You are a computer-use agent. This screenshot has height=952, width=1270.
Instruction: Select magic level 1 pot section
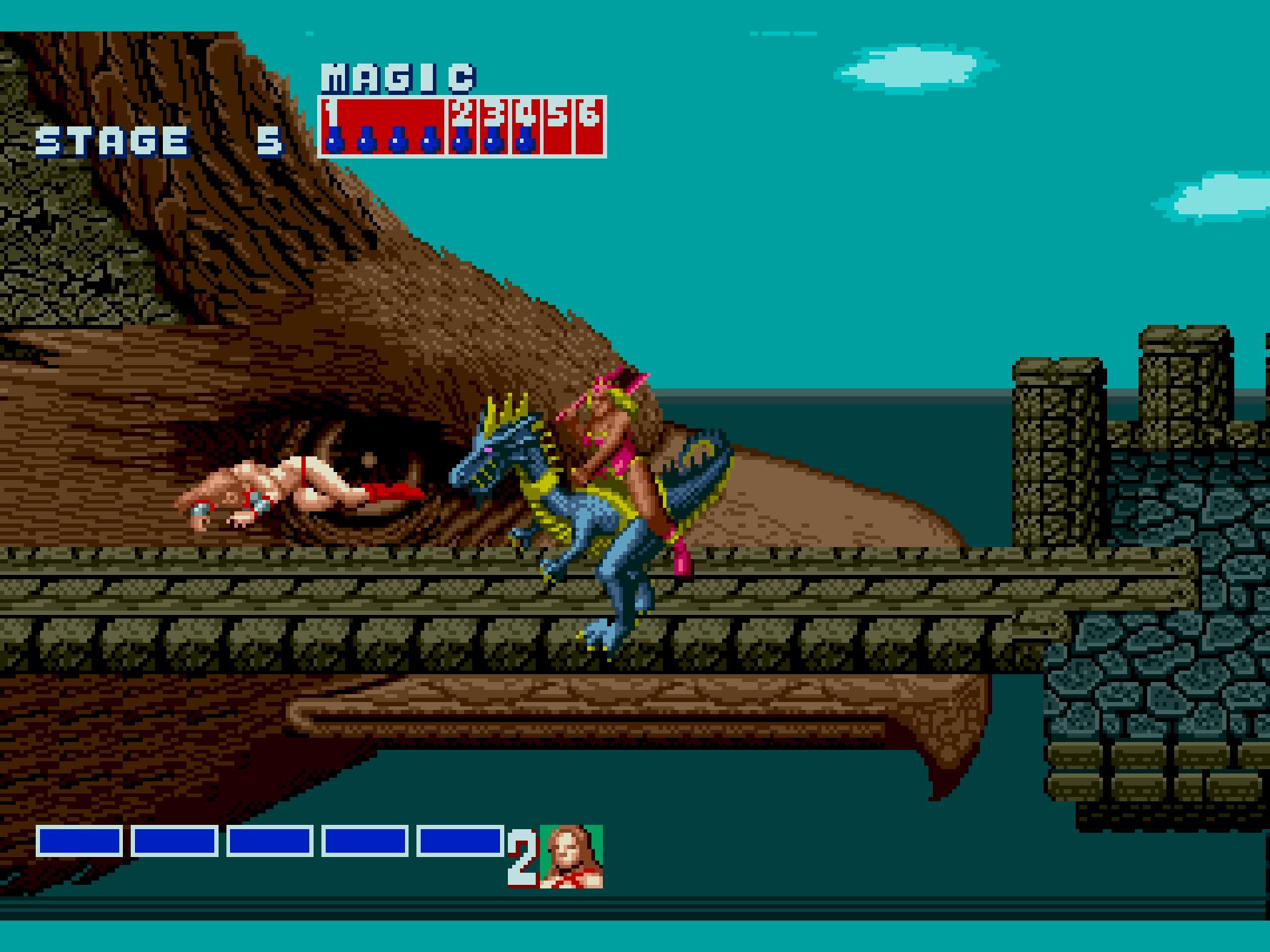tap(383, 126)
